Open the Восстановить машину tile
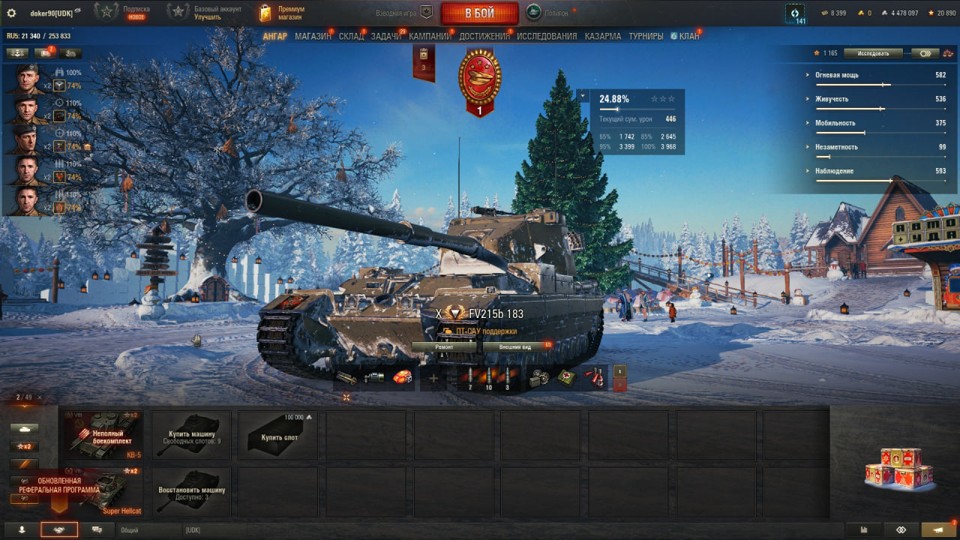The image size is (960, 540). (192, 490)
